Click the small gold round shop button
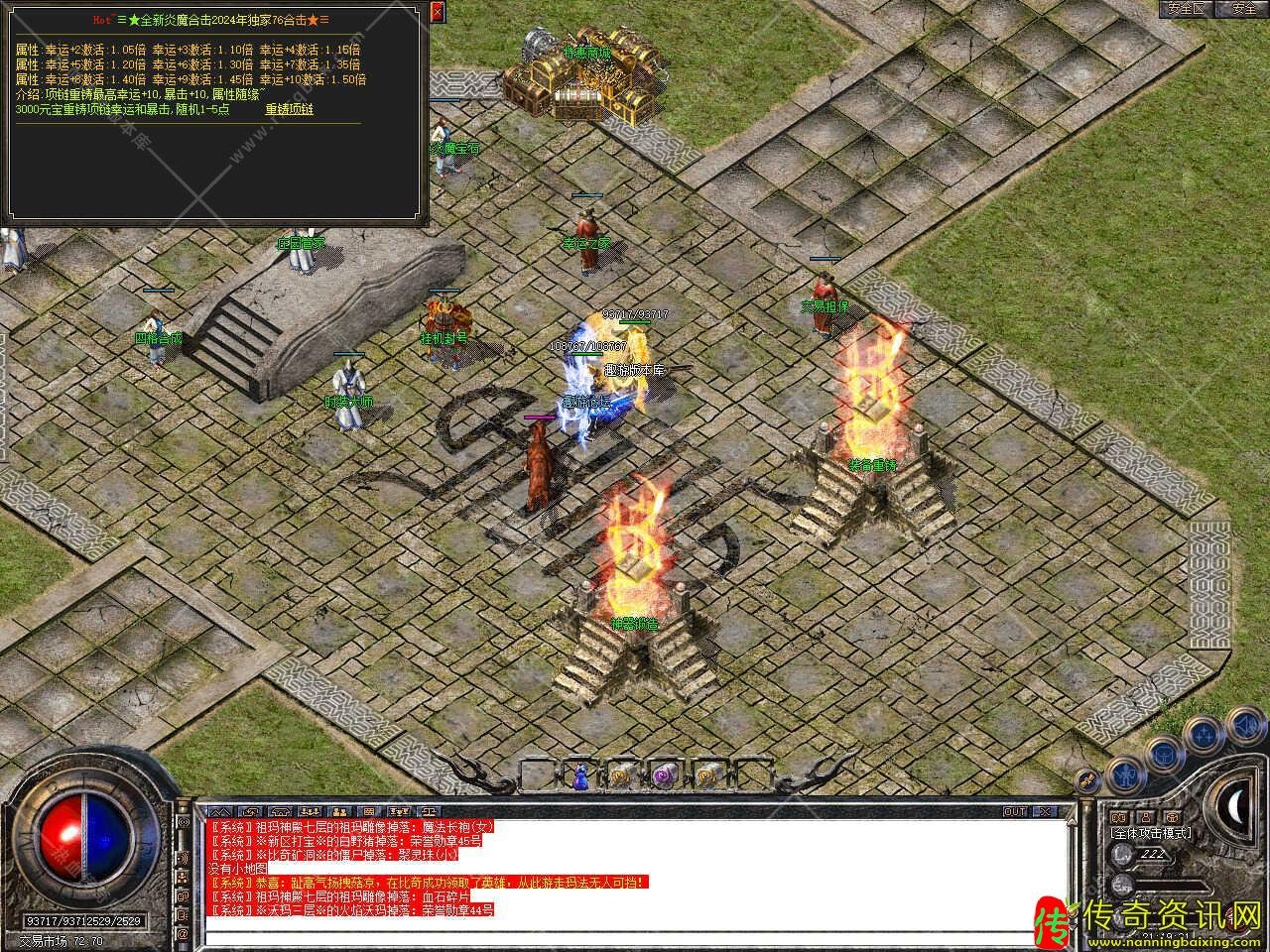This screenshot has width=1270, height=952. point(1088,780)
